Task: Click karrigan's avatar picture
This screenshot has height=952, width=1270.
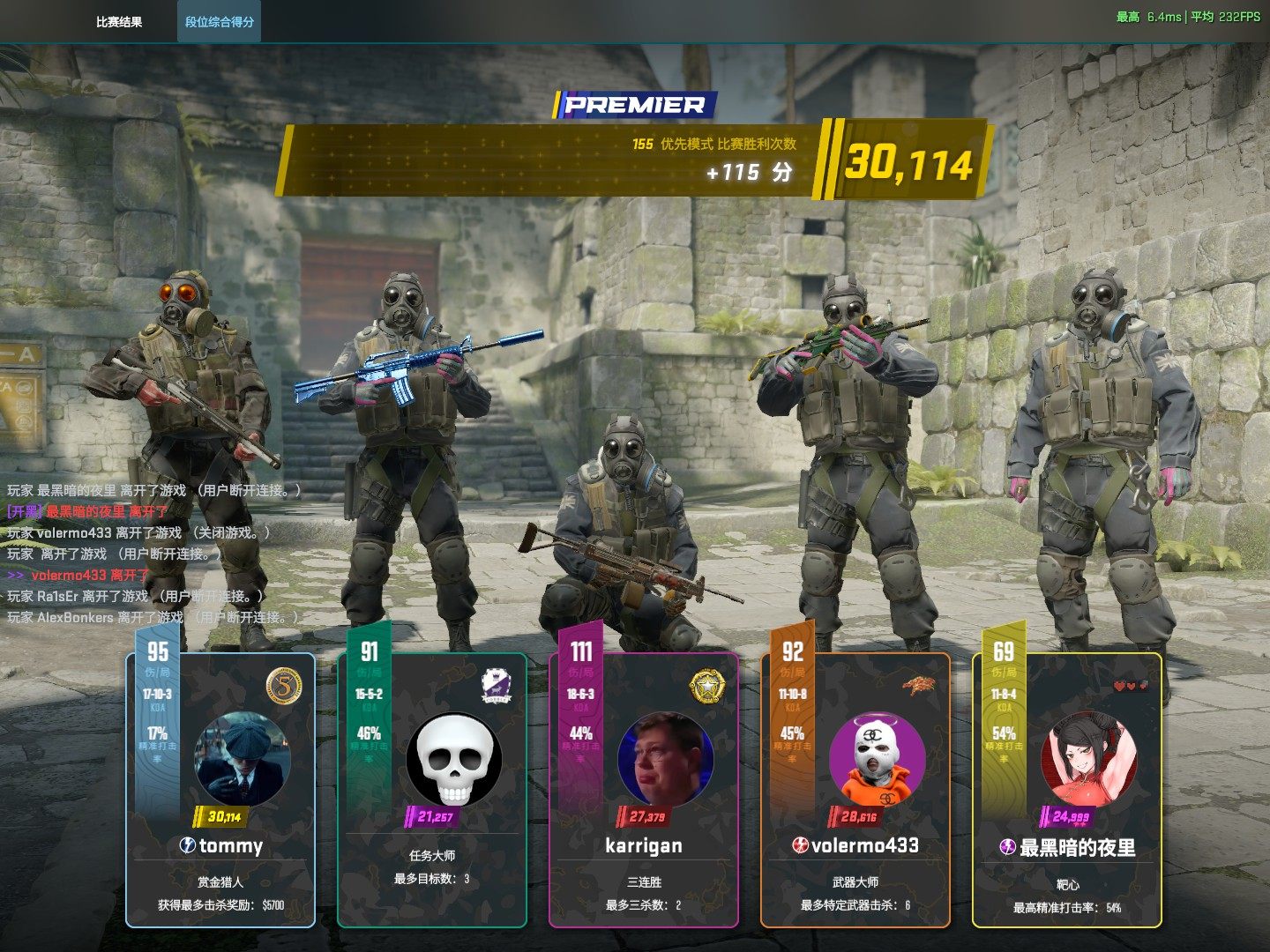Action: pos(665,758)
